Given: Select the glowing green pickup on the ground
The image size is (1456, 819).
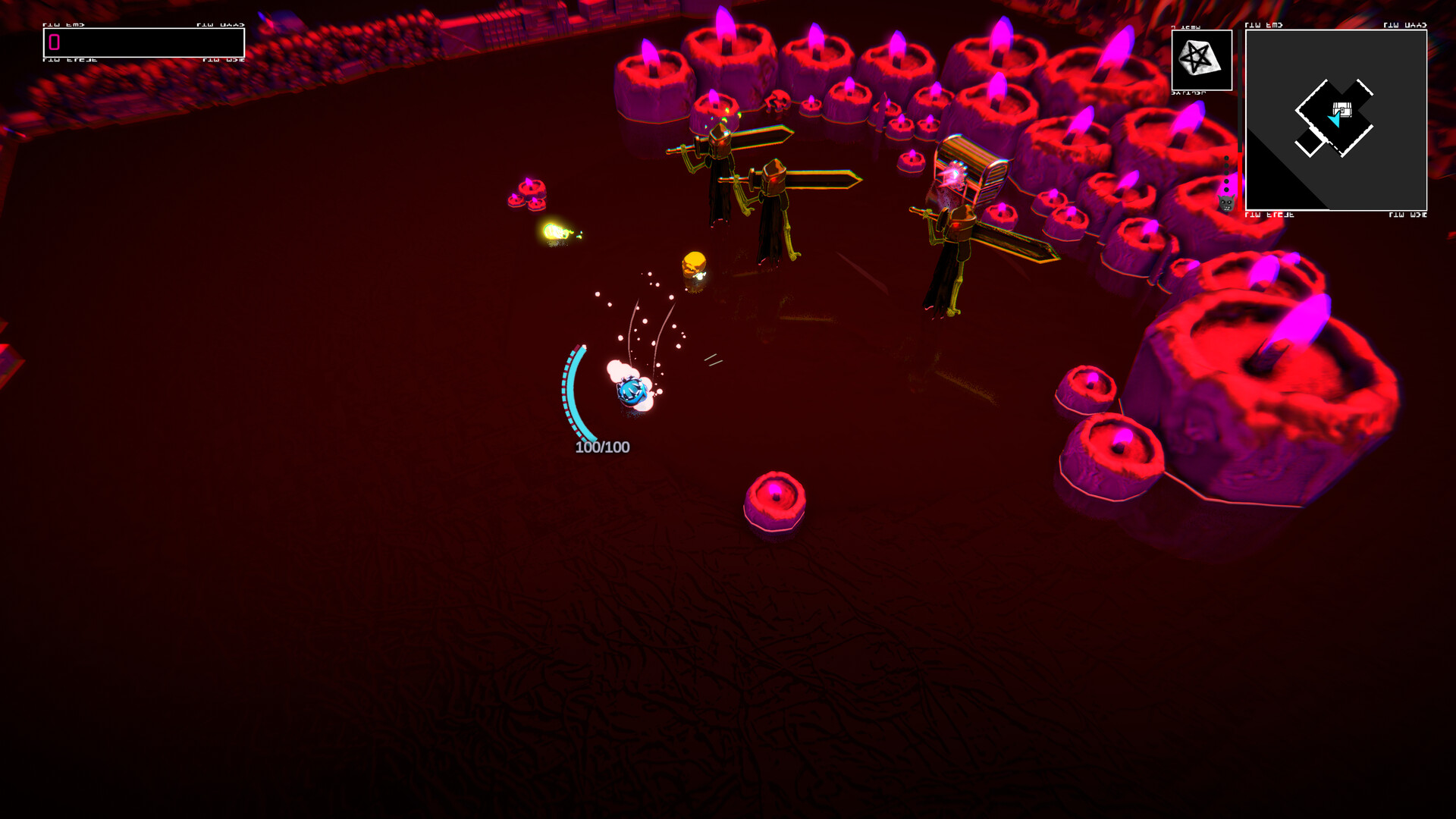Looking at the screenshot, I should click(556, 229).
